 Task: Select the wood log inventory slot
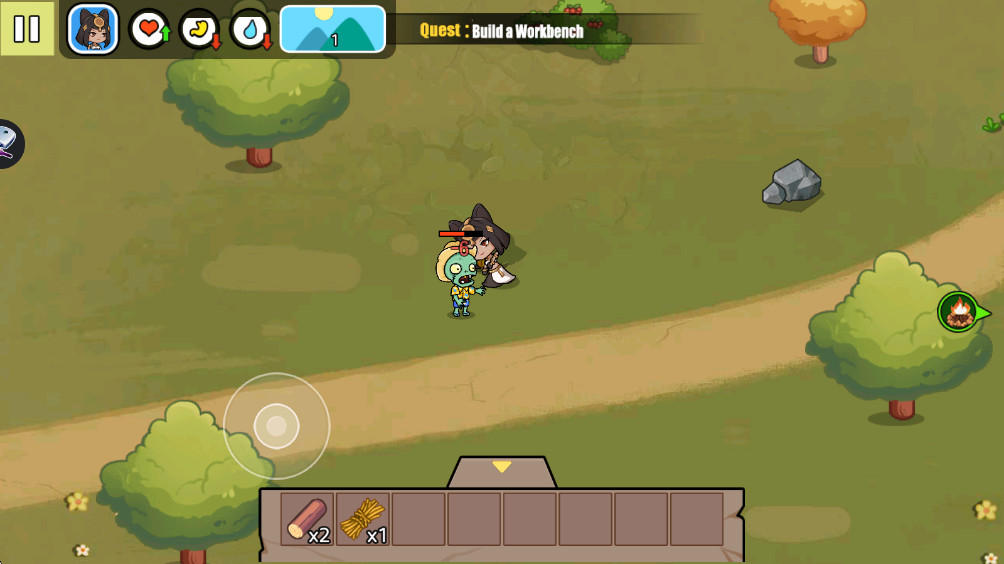pos(307,519)
